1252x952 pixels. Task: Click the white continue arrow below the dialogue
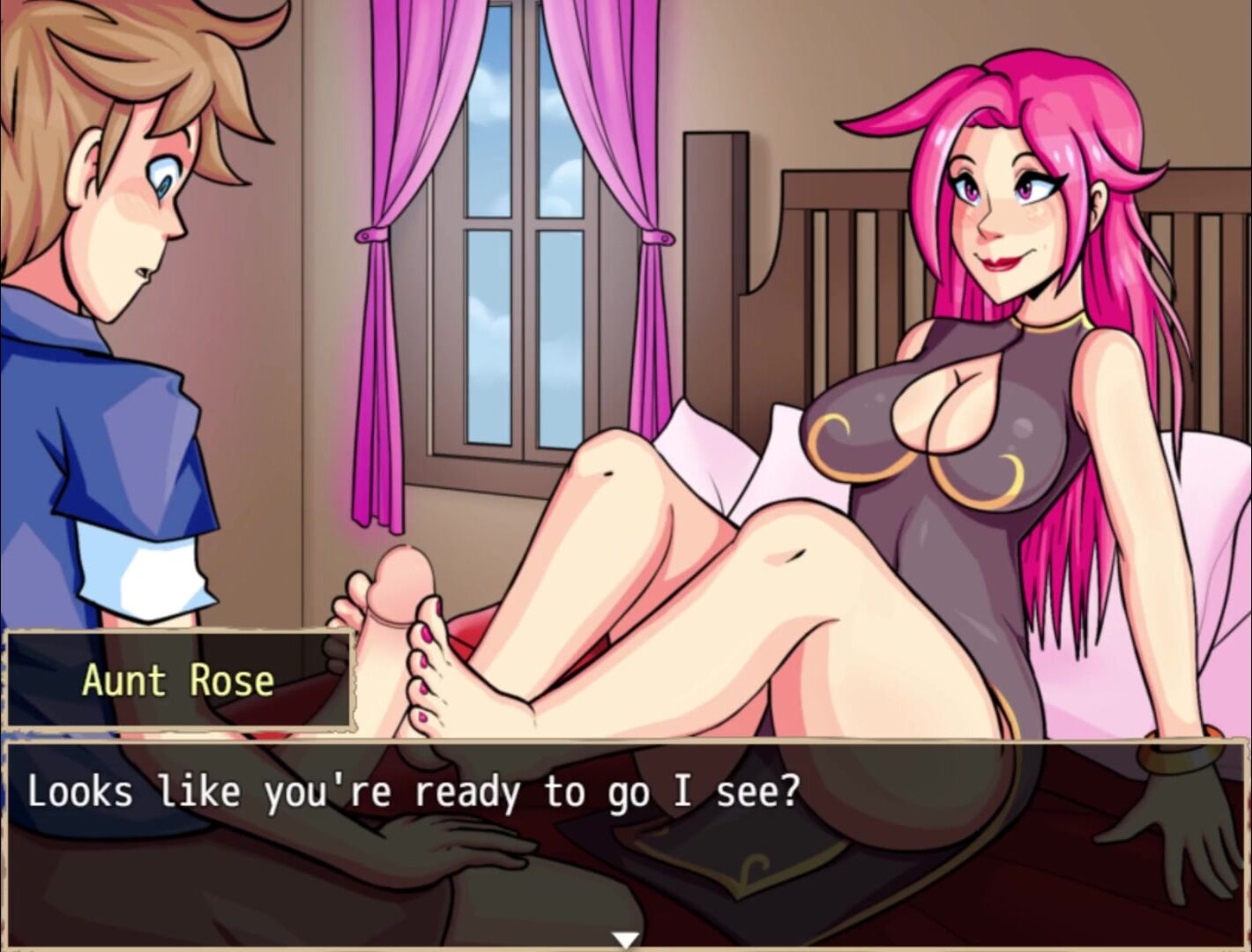[x=625, y=940]
